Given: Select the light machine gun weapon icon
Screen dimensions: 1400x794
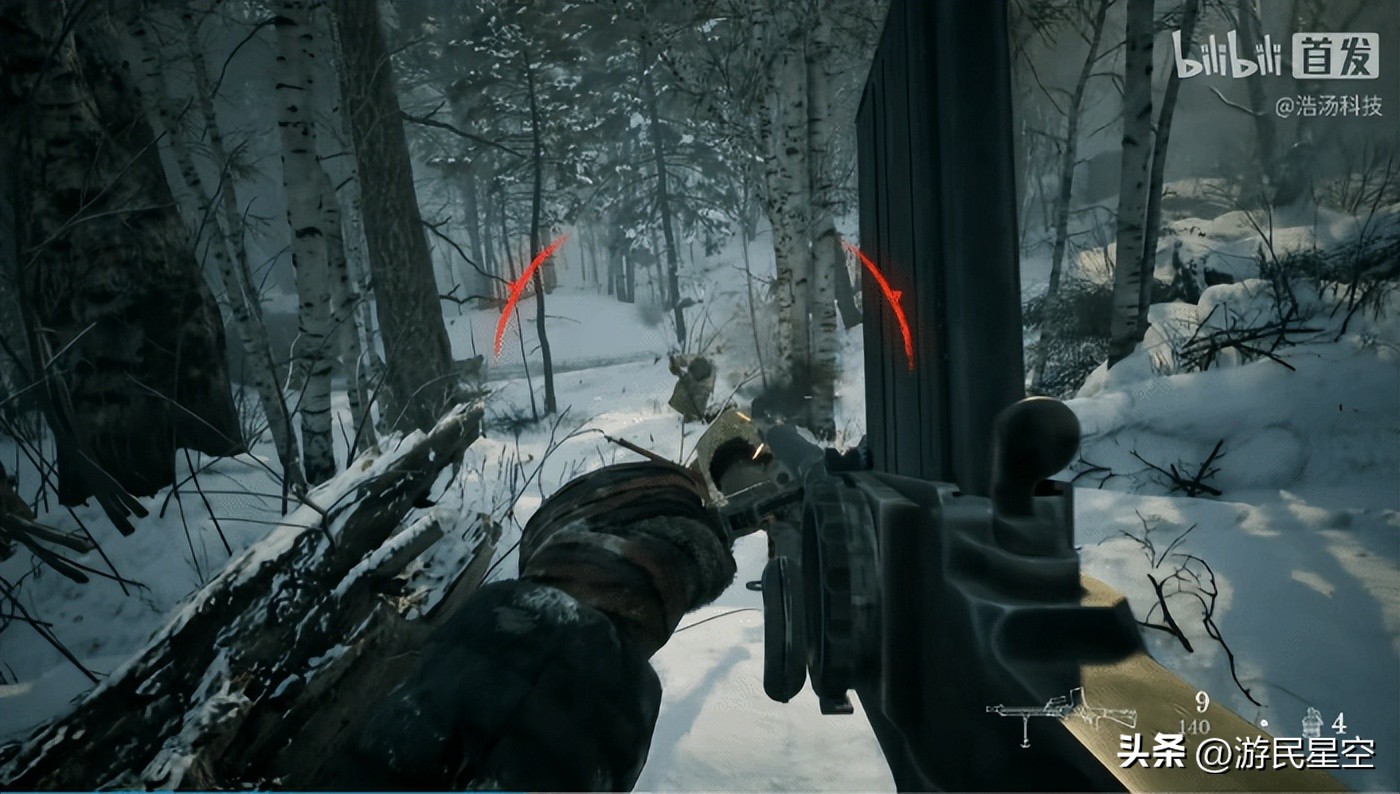Looking at the screenshot, I should 1061,714.
